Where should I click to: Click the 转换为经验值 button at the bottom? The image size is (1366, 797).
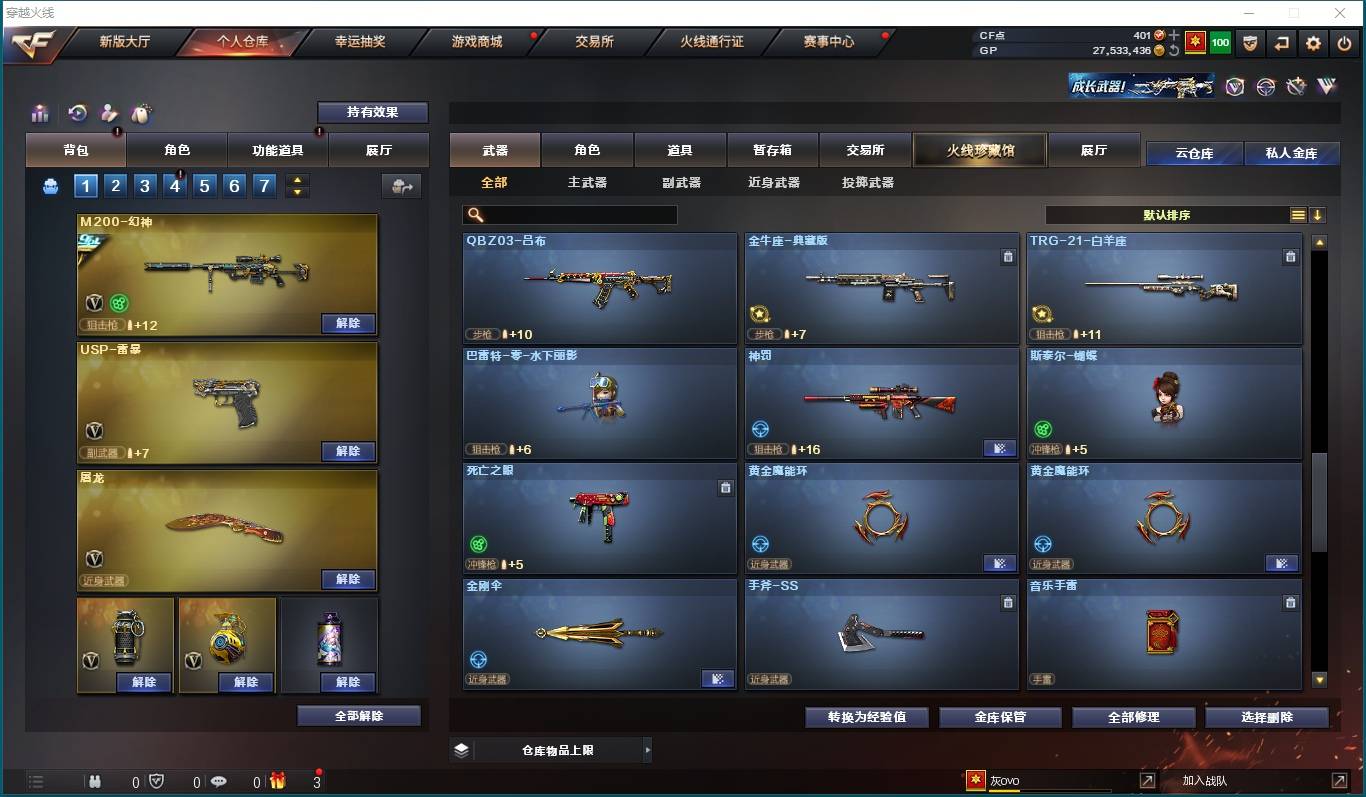point(866,717)
